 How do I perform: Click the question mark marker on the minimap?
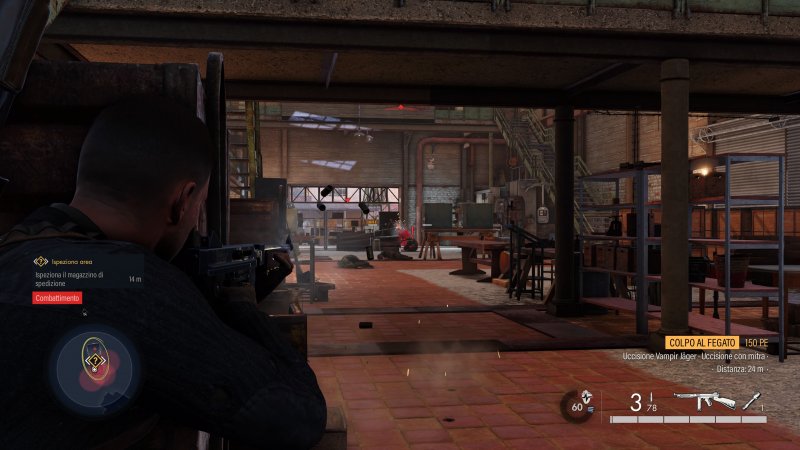point(94,360)
